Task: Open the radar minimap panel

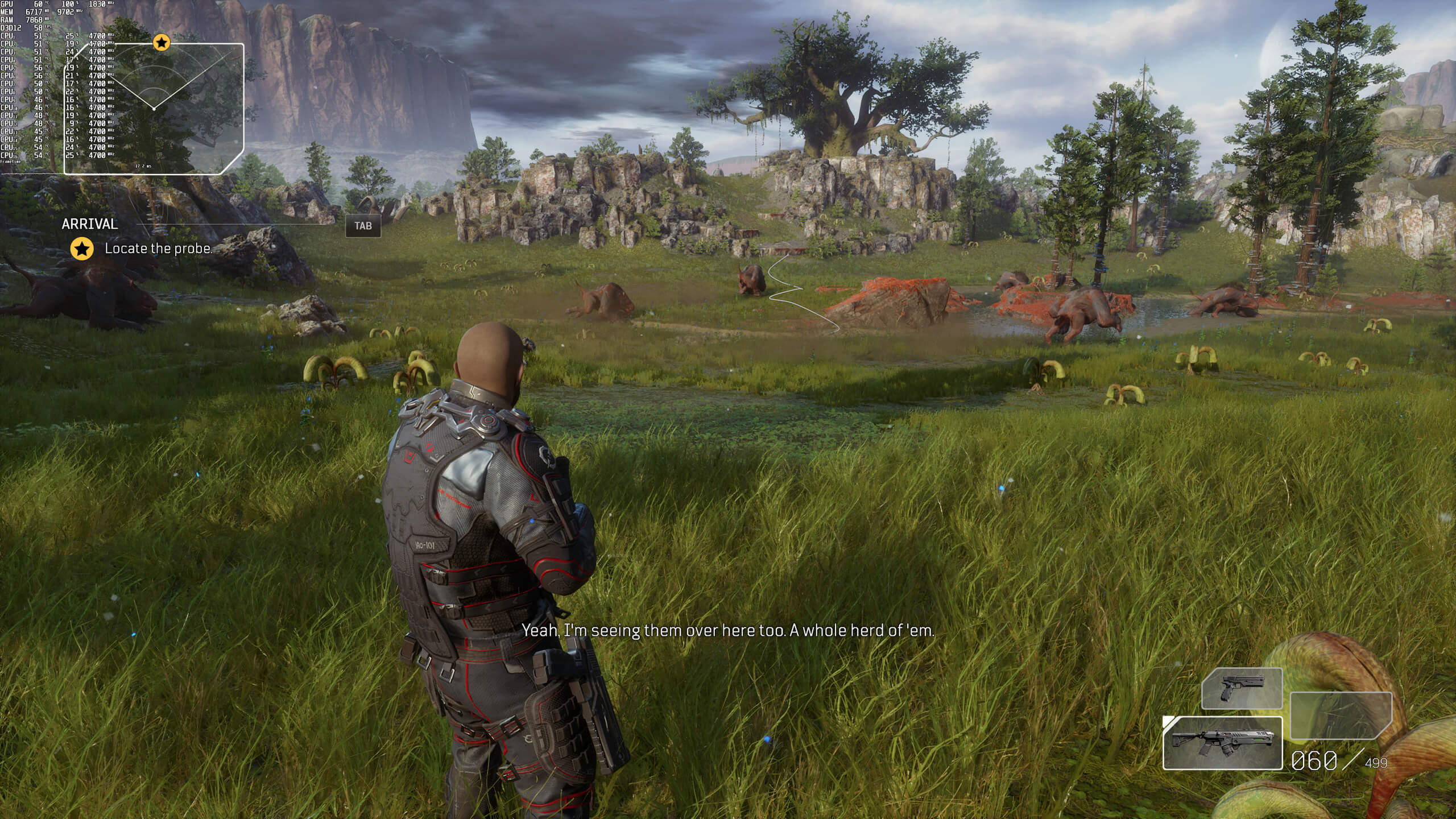Action: pos(154,108)
